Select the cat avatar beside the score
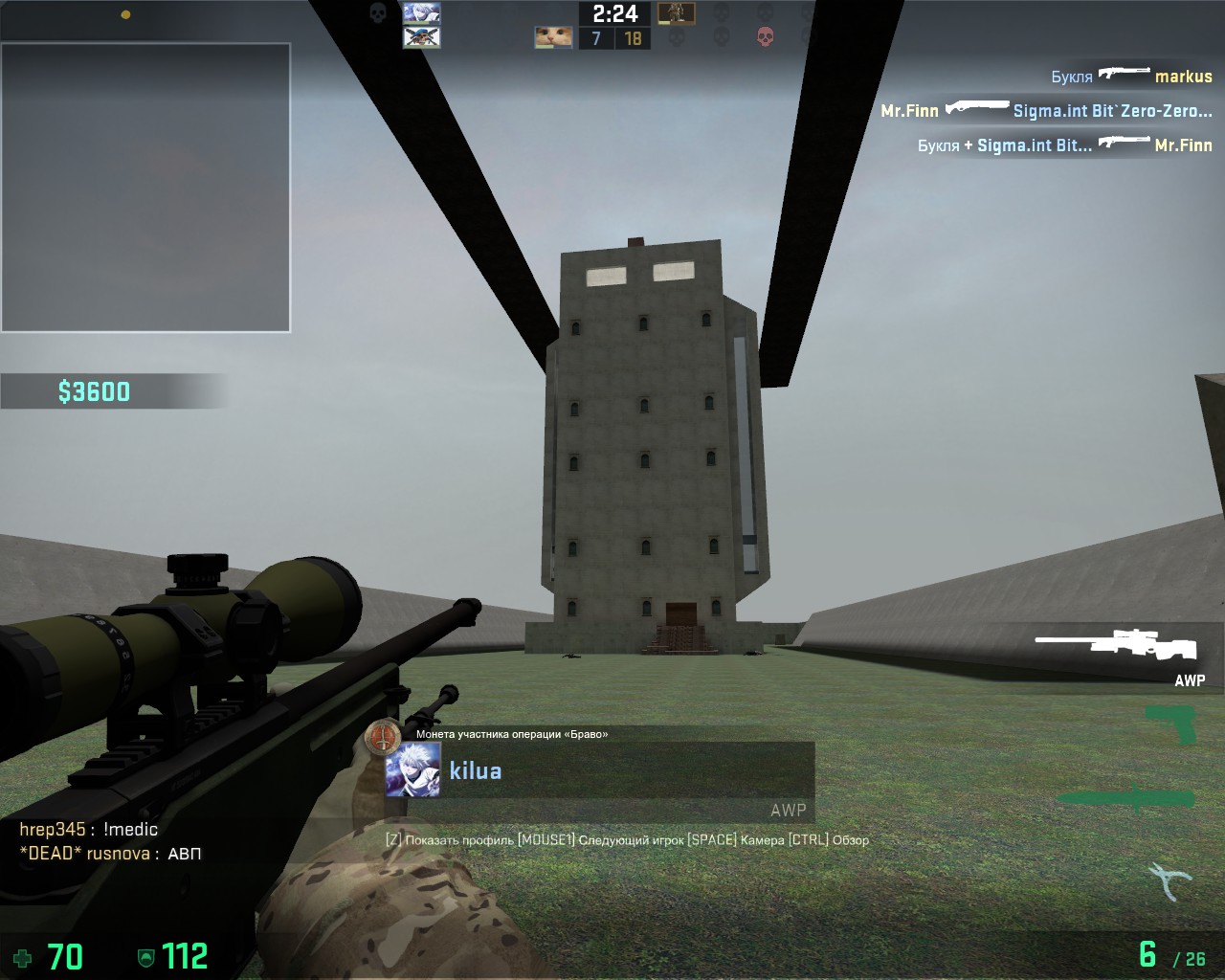Image resolution: width=1225 pixels, height=980 pixels. (553, 37)
